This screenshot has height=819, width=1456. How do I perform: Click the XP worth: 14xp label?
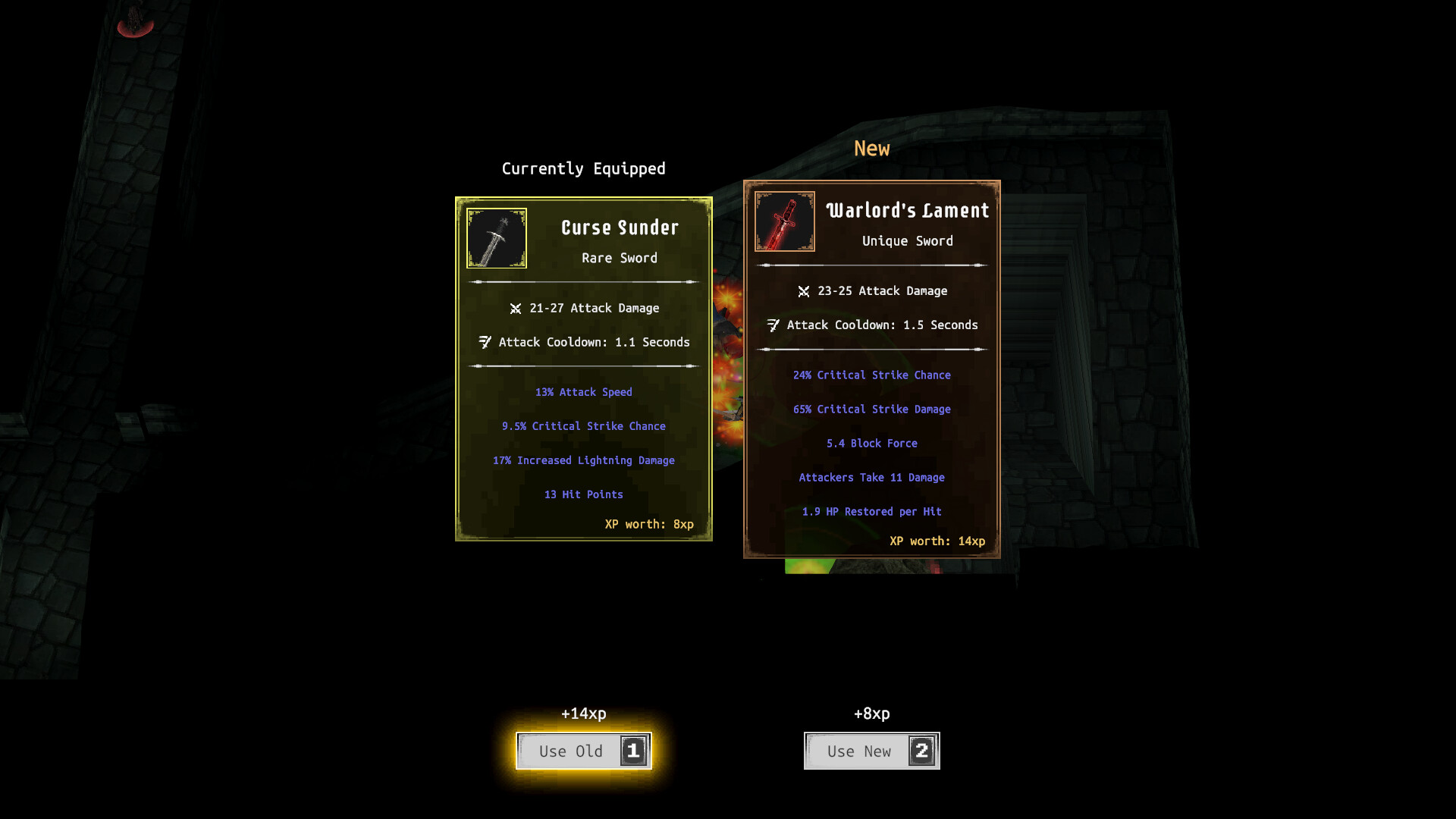pos(937,541)
